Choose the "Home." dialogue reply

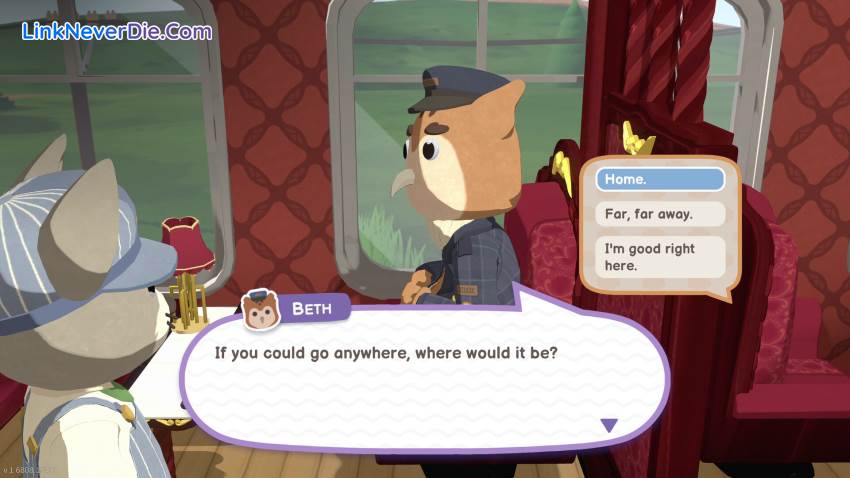tap(659, 180)
